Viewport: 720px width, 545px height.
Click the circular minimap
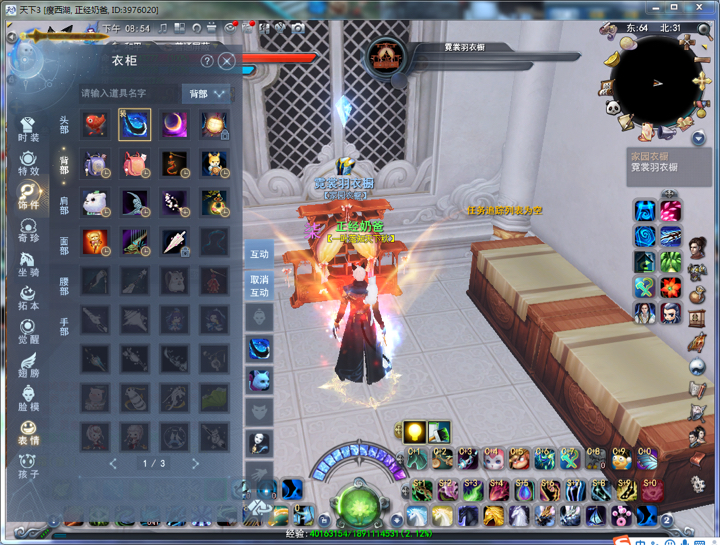[656, 81]
